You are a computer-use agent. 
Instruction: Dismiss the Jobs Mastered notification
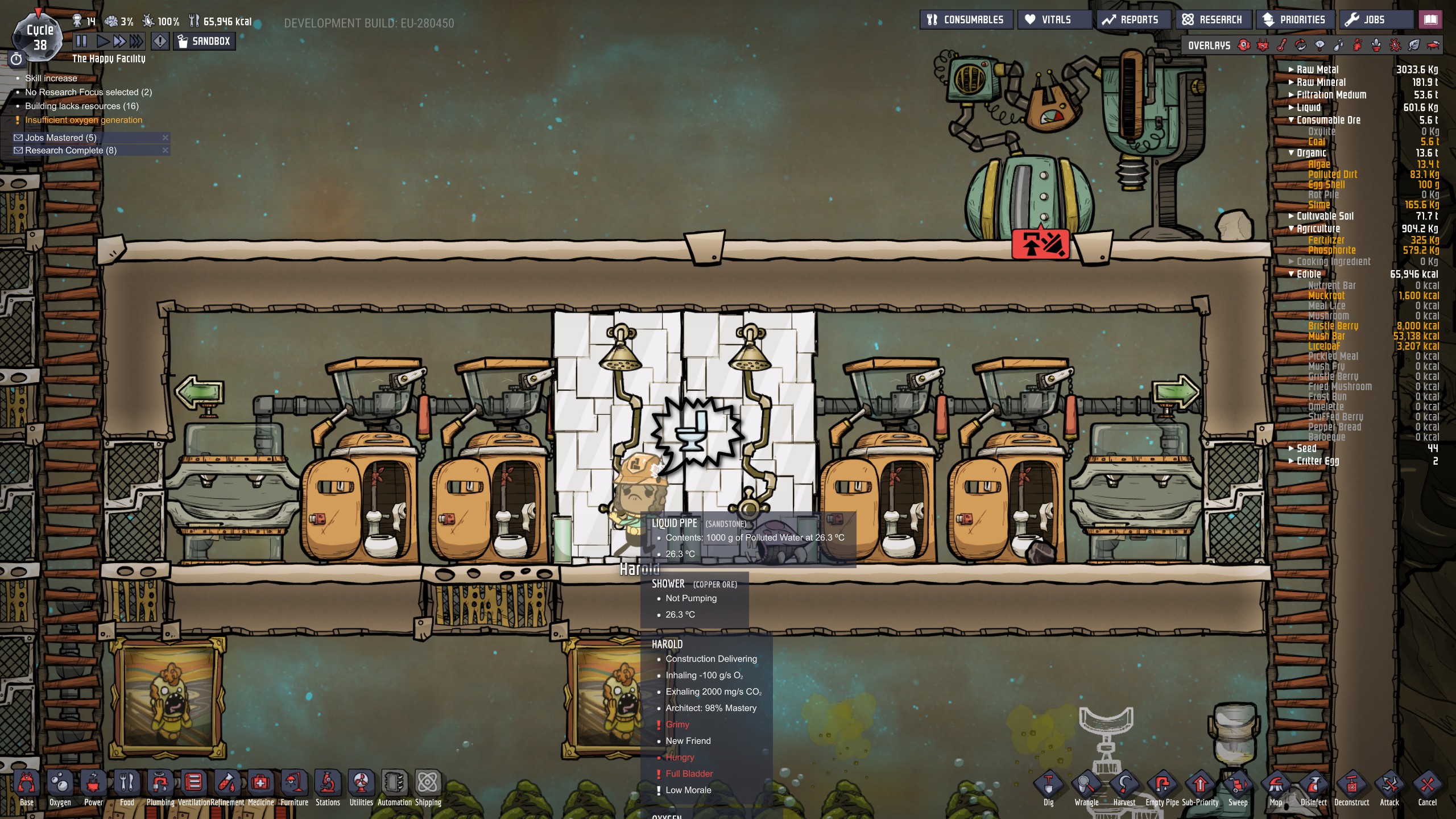166,137
